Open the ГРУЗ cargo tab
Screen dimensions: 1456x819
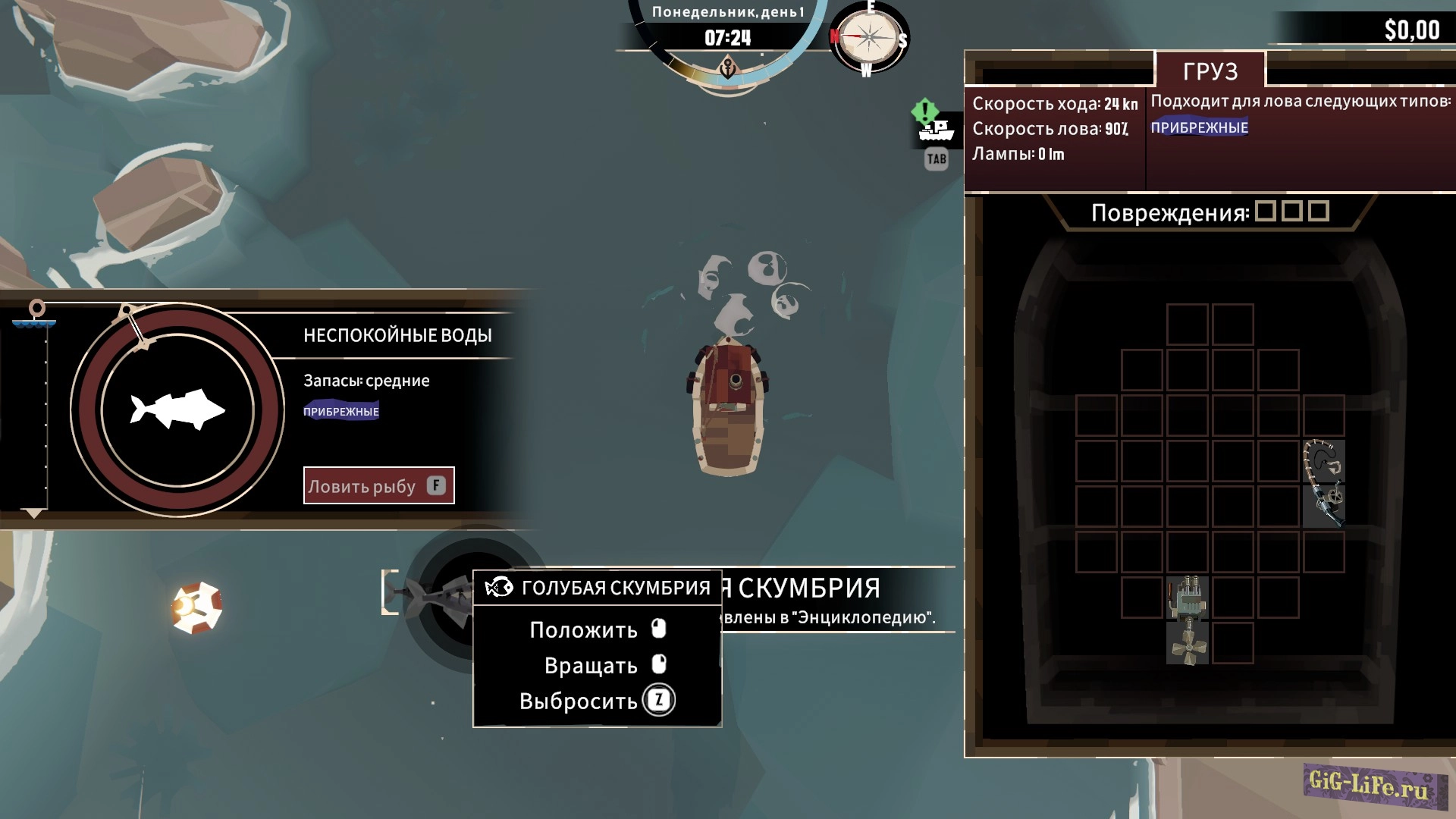click(x=1210, y=71)
